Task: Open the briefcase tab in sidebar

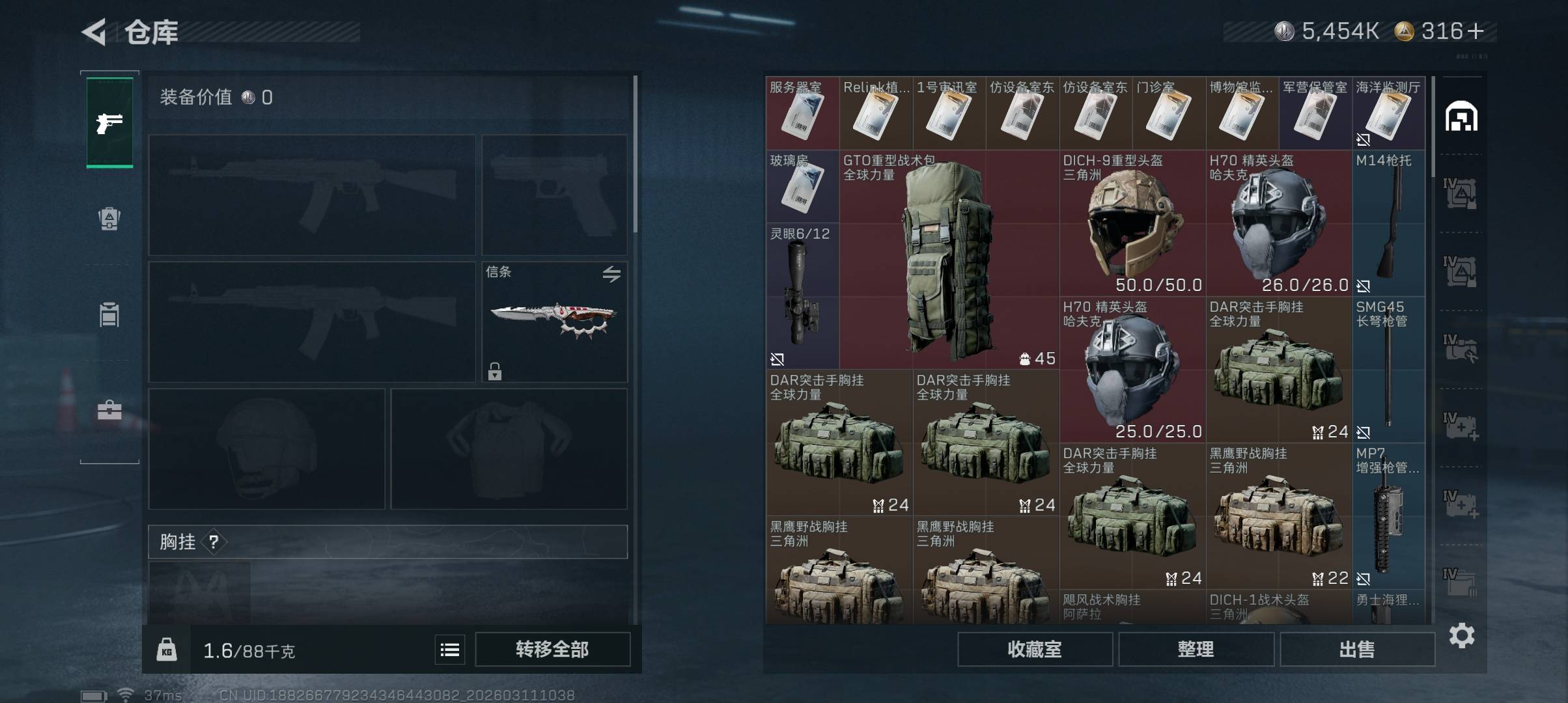Action: 109,410
